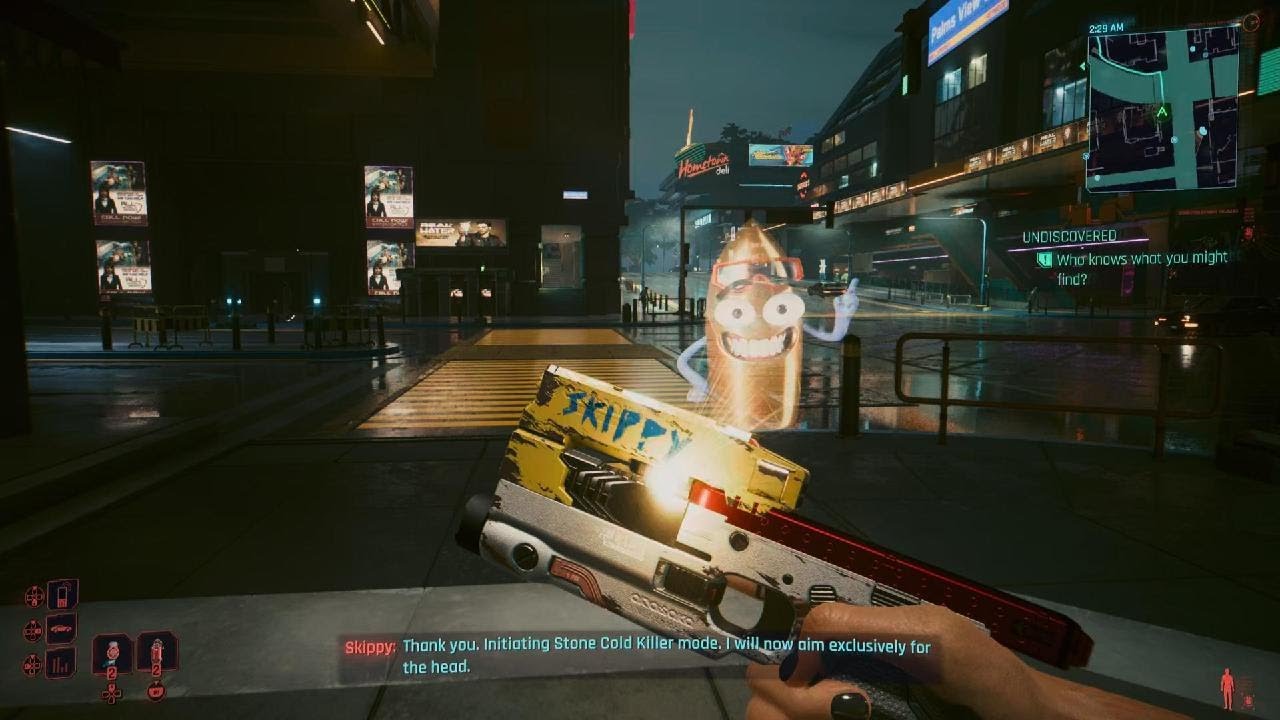The width and height of the screenshot is (1280, 720).
Task: Toggle the D-pad down control glyph
Action: click(x=32, y=663)
